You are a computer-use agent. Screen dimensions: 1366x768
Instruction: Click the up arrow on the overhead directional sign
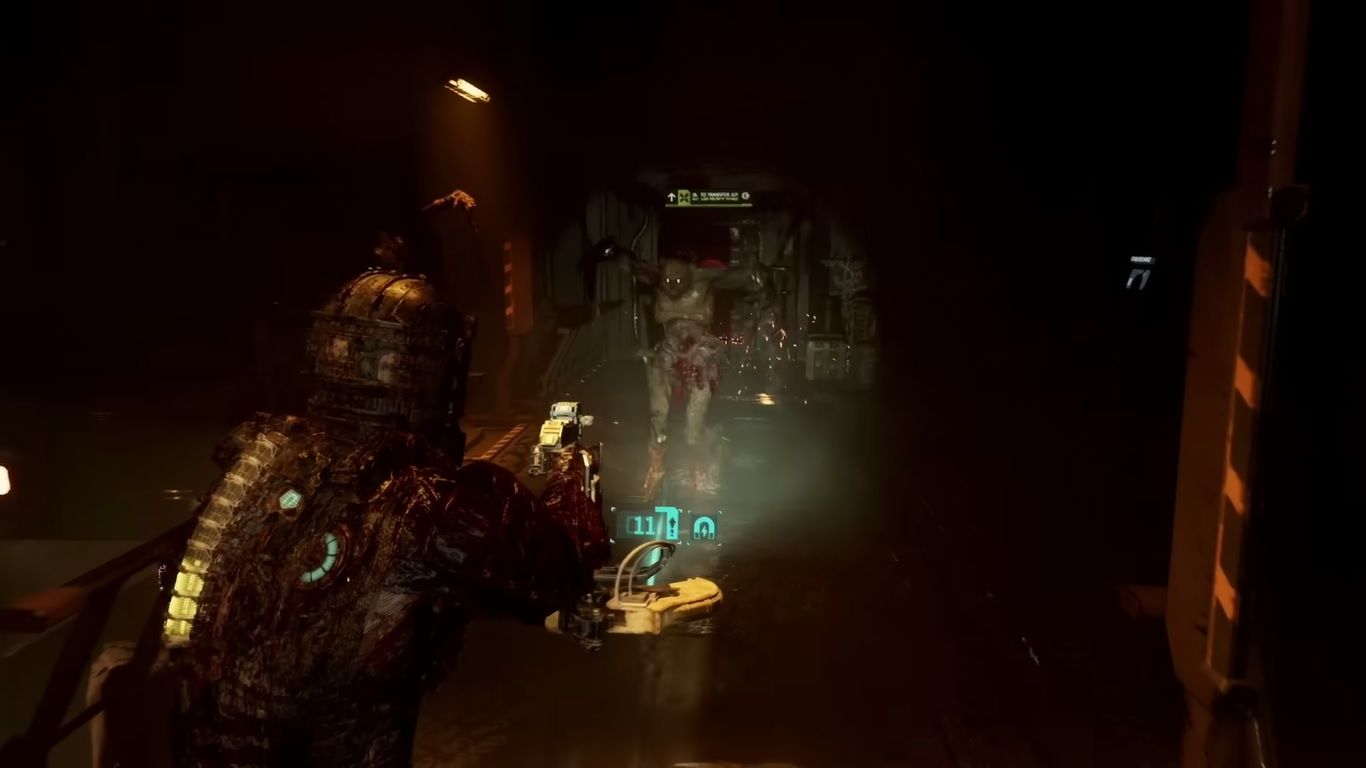click(x=672, y=196)
